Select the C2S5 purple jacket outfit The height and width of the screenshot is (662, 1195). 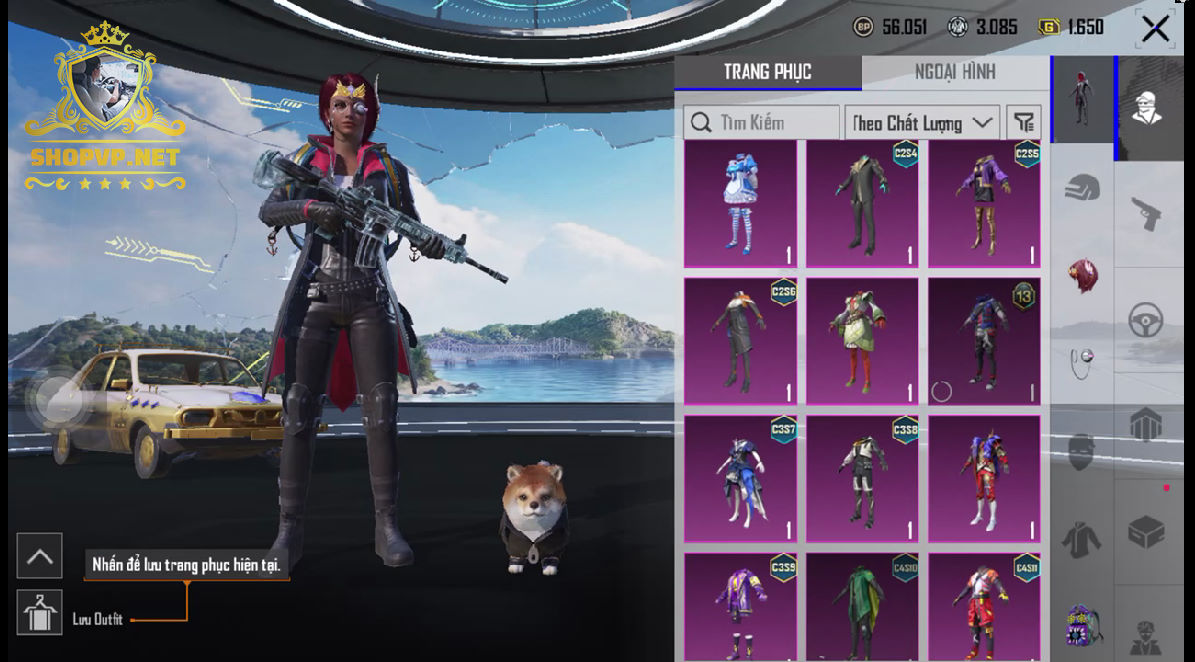(x=984, y=204)
